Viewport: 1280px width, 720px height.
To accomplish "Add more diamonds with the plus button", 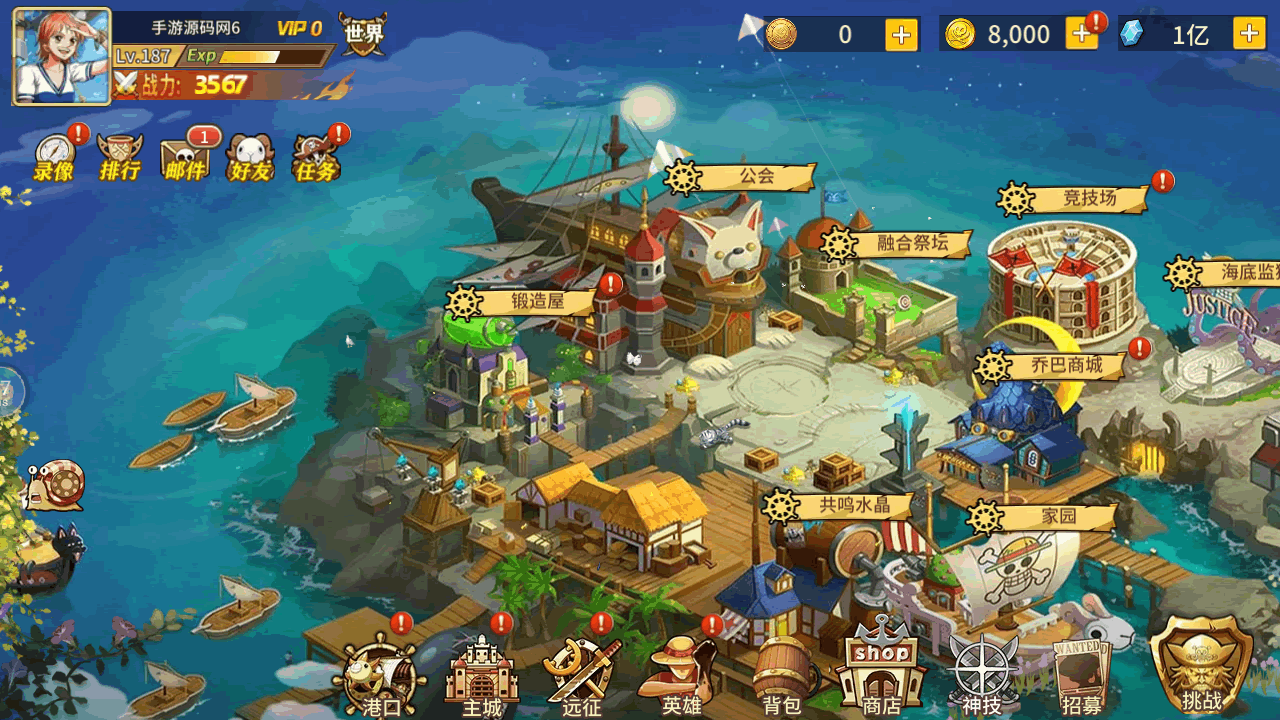I will click(x=1249, y=34).
